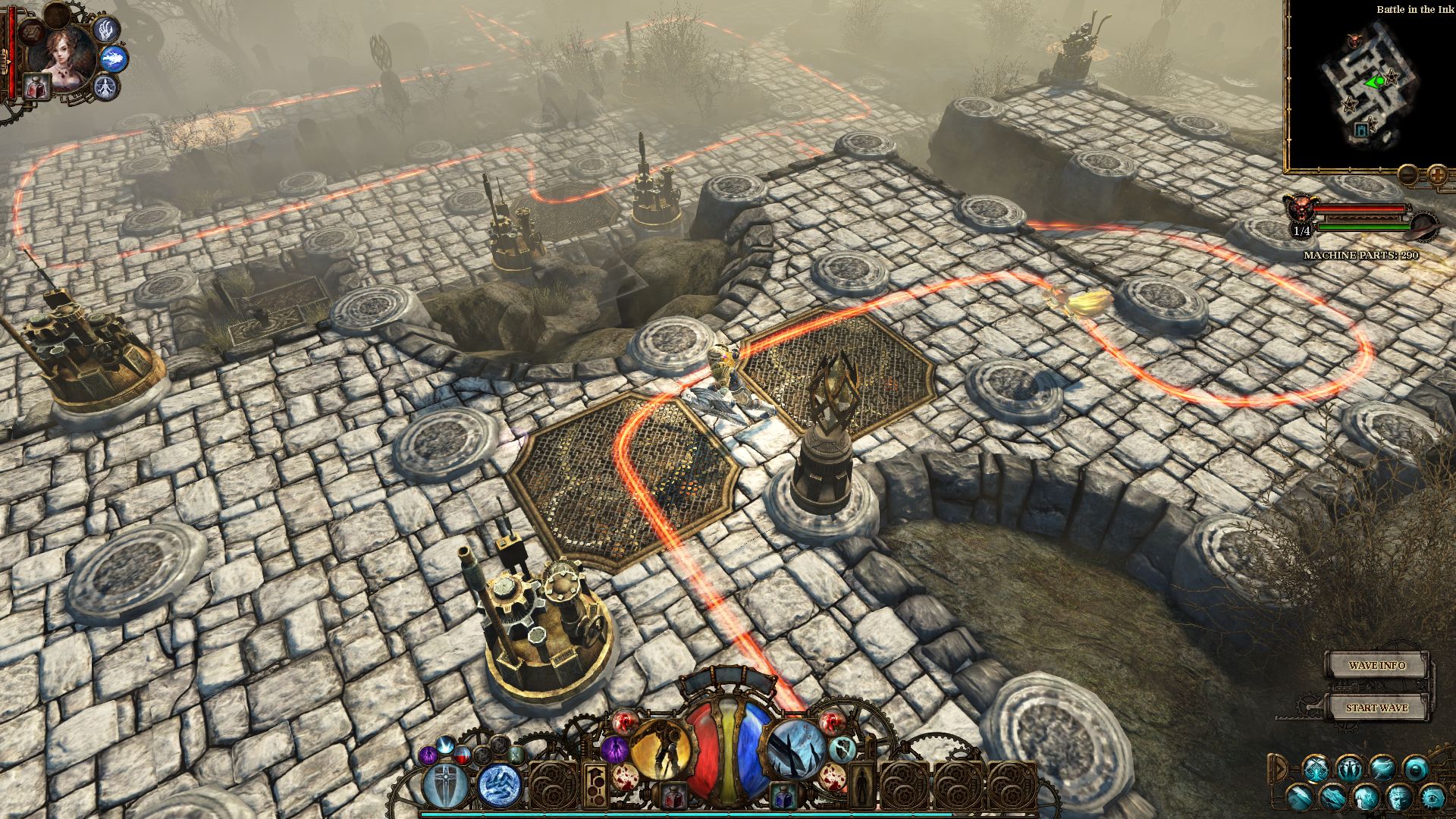
Task: Click the minimap zoom-out minus button
Action: point(1407,175)
